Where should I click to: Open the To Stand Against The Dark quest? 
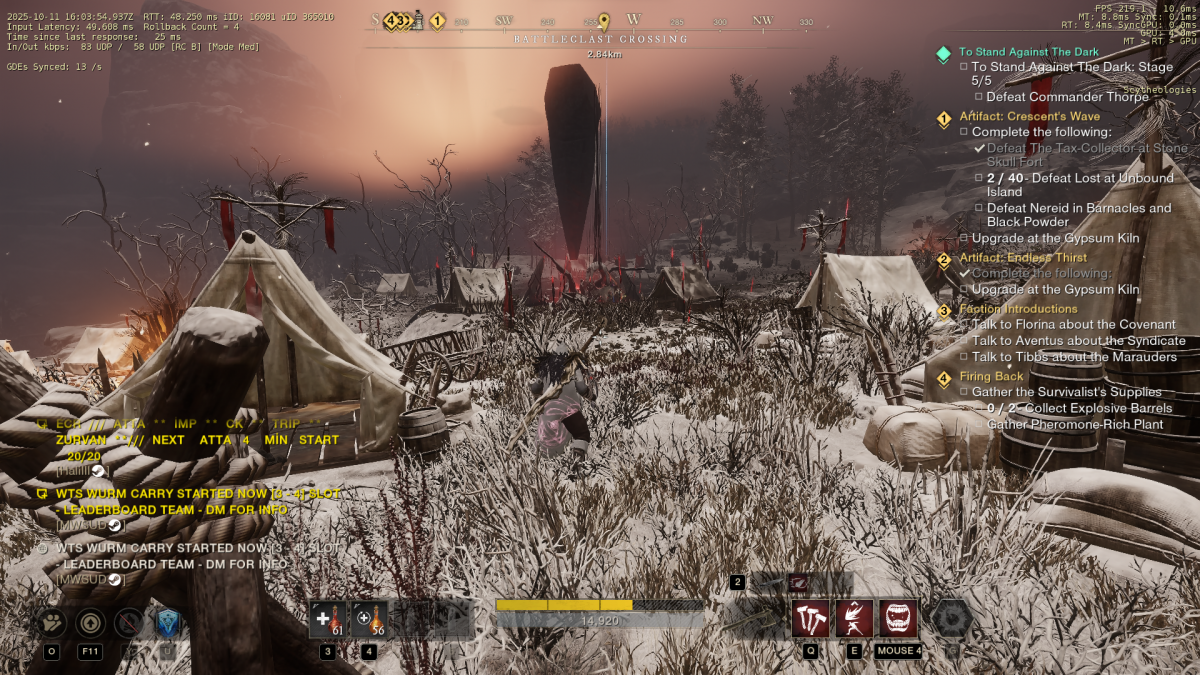click(x=1028, y=52)
